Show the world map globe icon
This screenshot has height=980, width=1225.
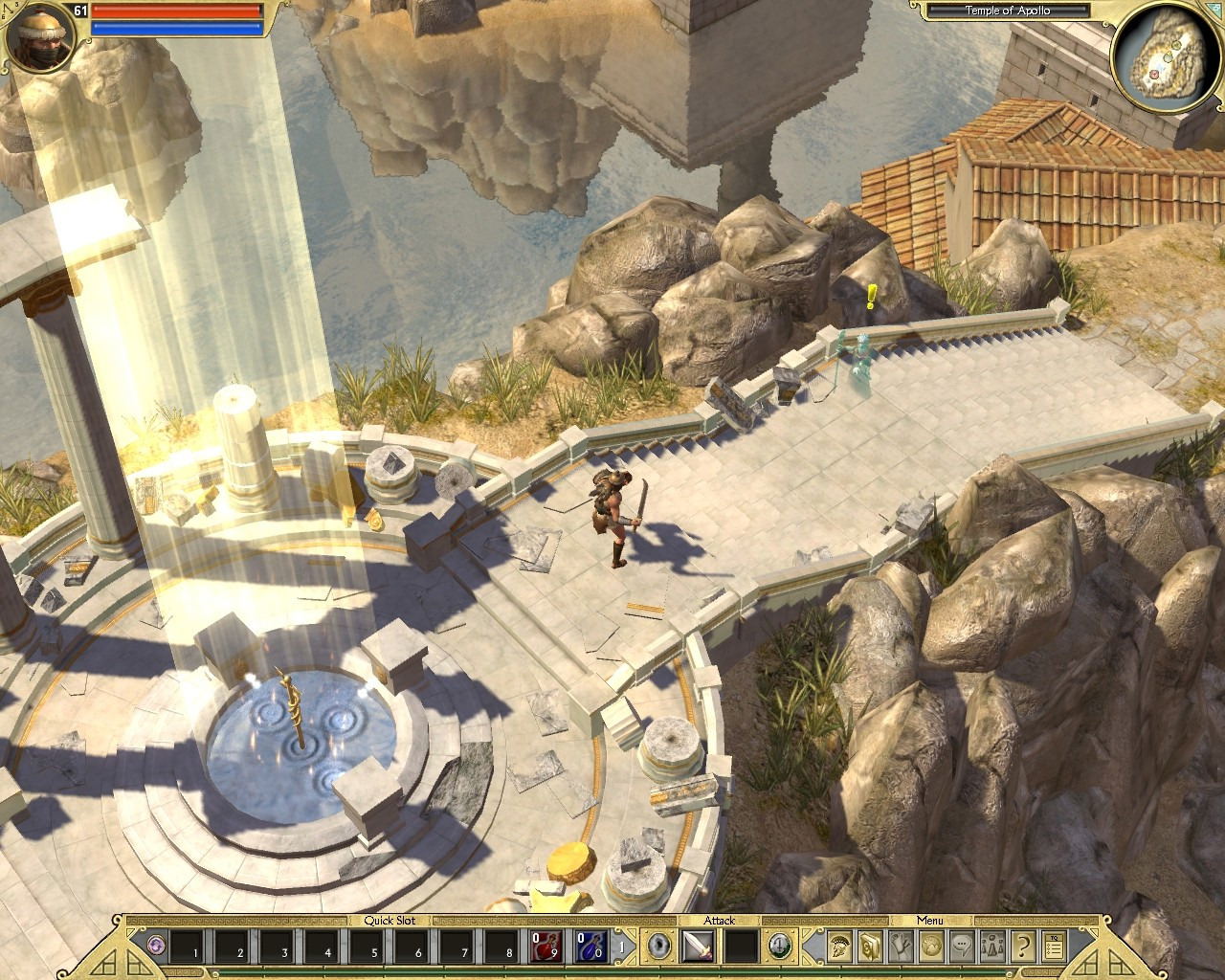pyautogui.click(x=931, y=946)
